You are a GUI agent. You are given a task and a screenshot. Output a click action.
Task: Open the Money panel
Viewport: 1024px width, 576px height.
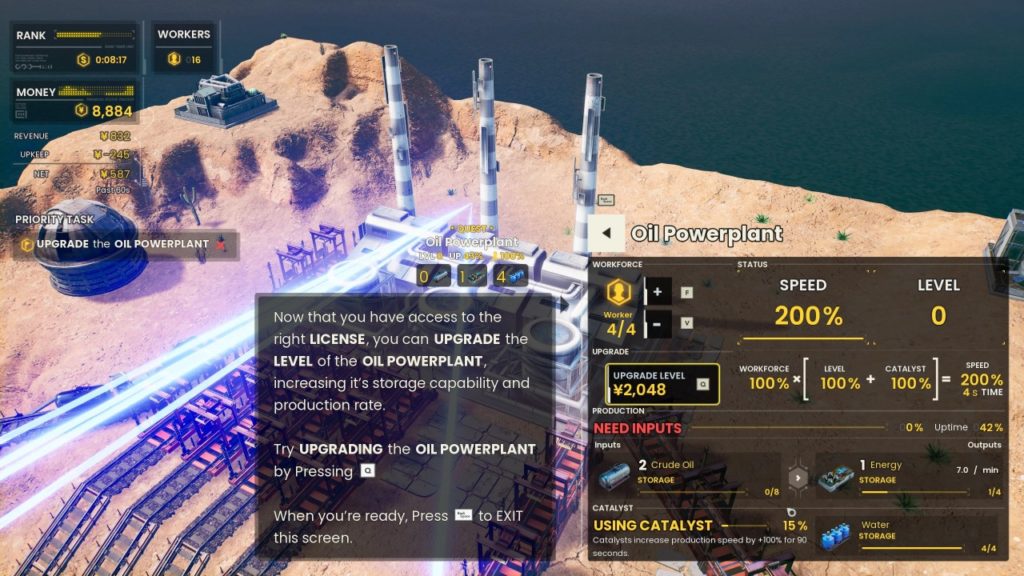click(76, 102)
